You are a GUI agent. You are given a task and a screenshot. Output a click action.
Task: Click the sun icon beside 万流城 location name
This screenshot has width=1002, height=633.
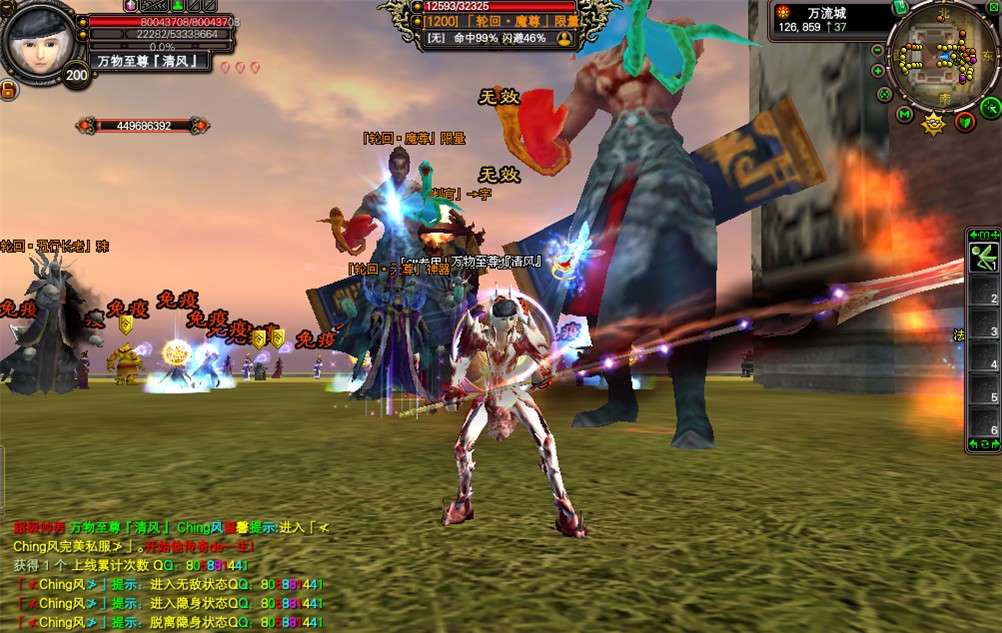click(x=783, y=11)
